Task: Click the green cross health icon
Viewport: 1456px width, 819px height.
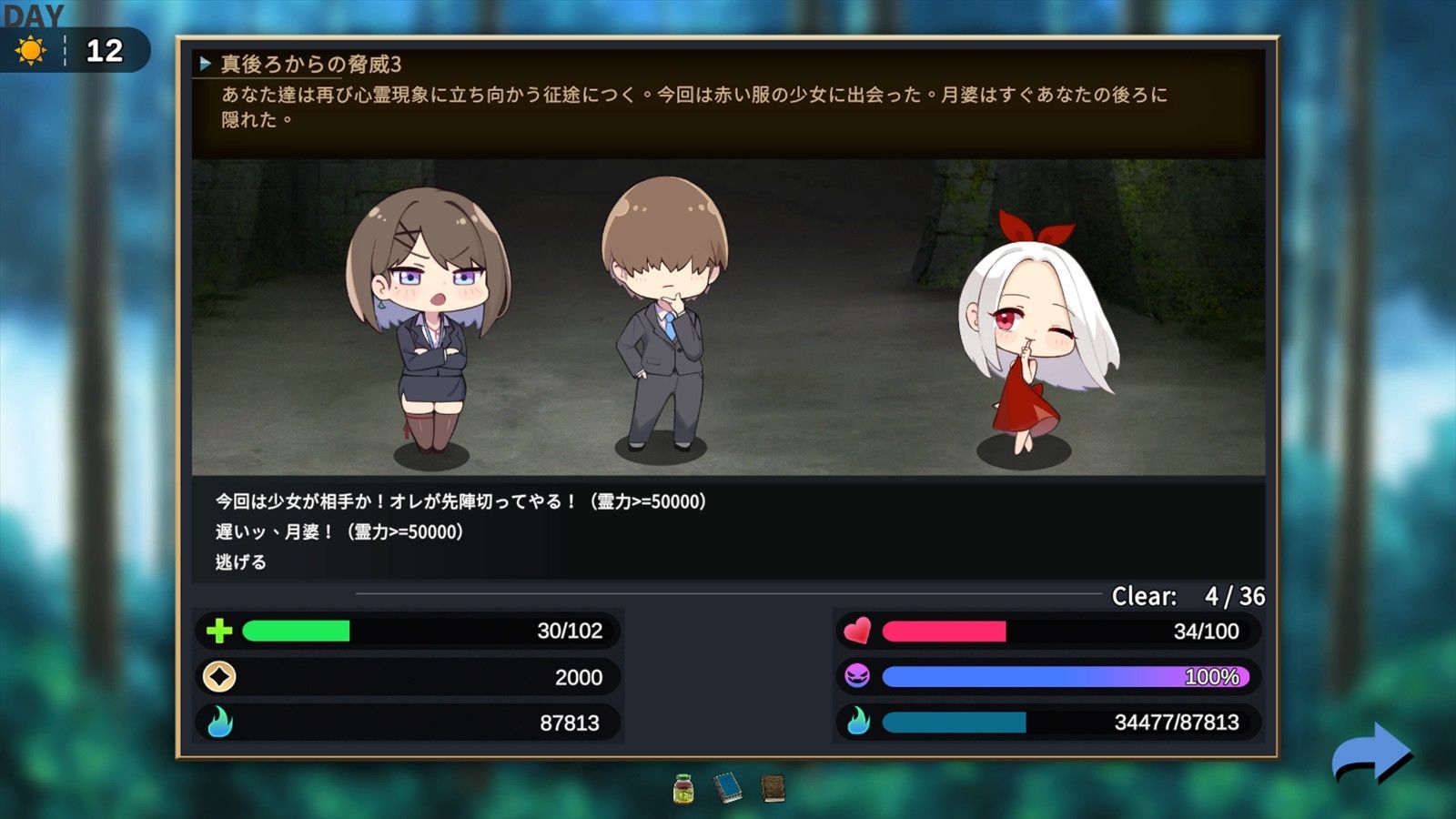Action: pyautogui.click(x=218, y=631)
